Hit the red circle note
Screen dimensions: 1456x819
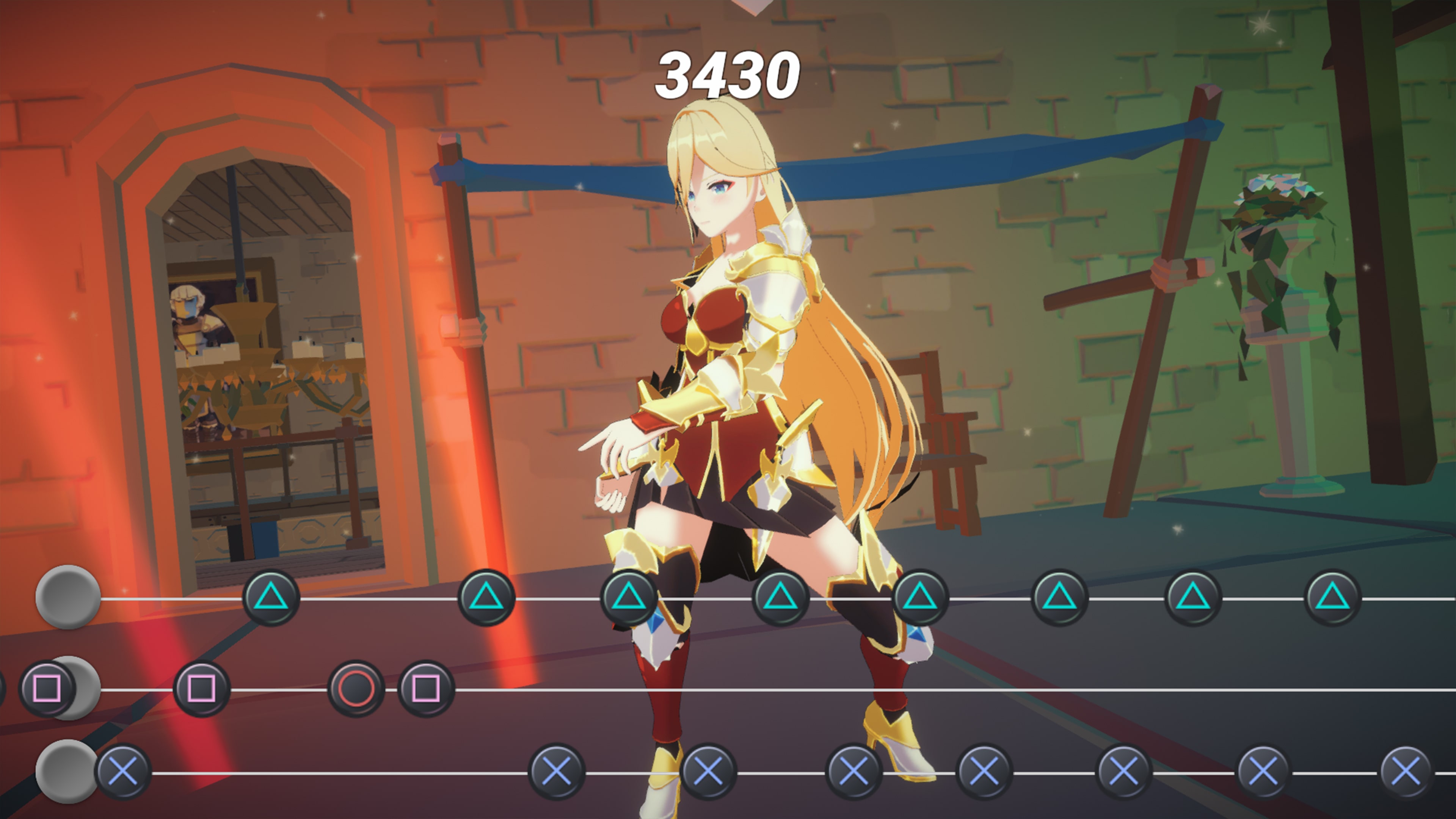point(356,689)
